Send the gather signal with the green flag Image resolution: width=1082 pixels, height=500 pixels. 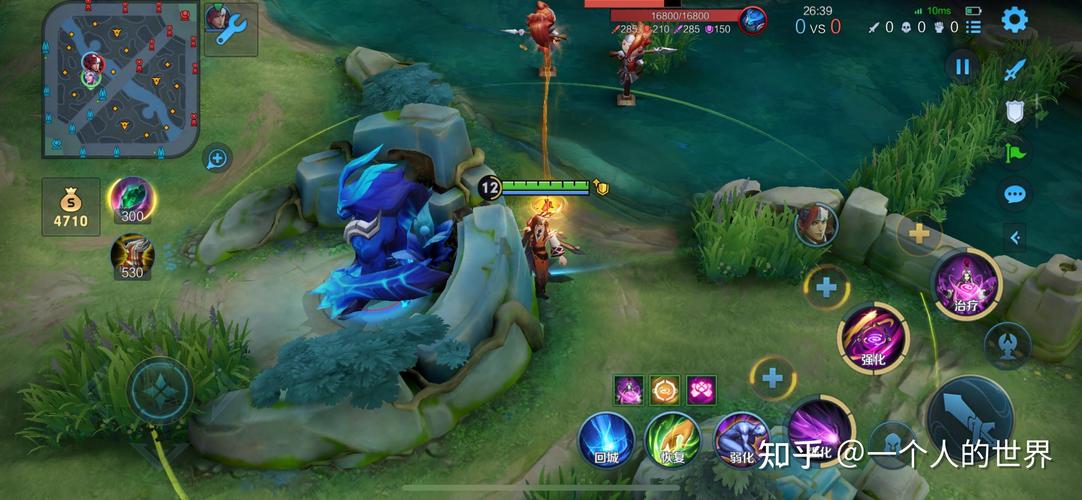click(x=1015, y=153)
